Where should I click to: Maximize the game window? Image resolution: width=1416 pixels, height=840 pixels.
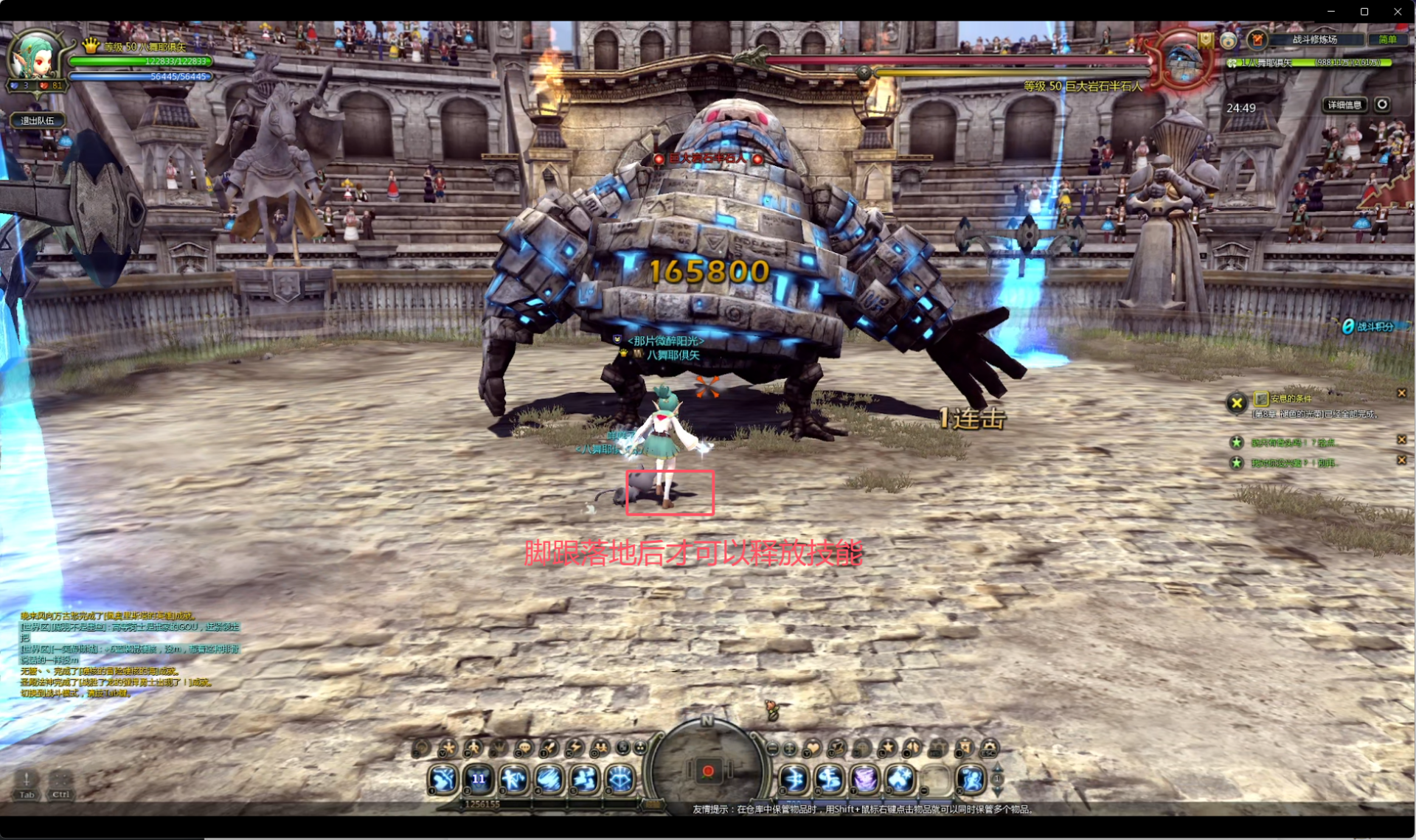tap(1364, 11)
